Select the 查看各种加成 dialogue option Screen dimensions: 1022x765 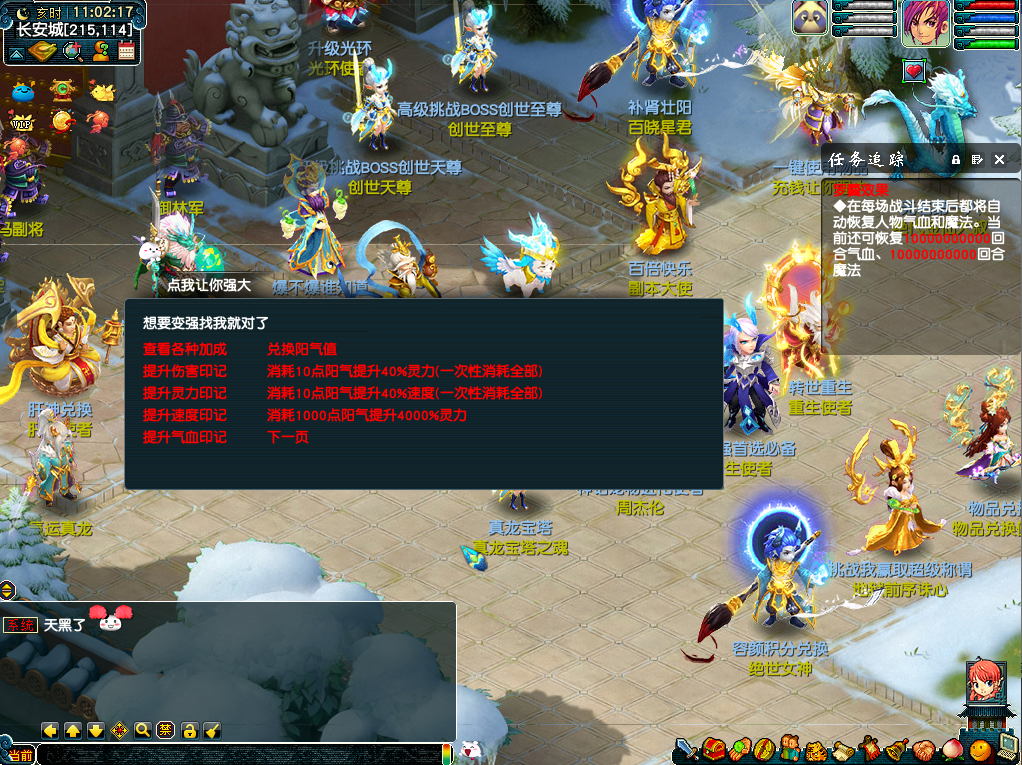[x=185, y=349]
